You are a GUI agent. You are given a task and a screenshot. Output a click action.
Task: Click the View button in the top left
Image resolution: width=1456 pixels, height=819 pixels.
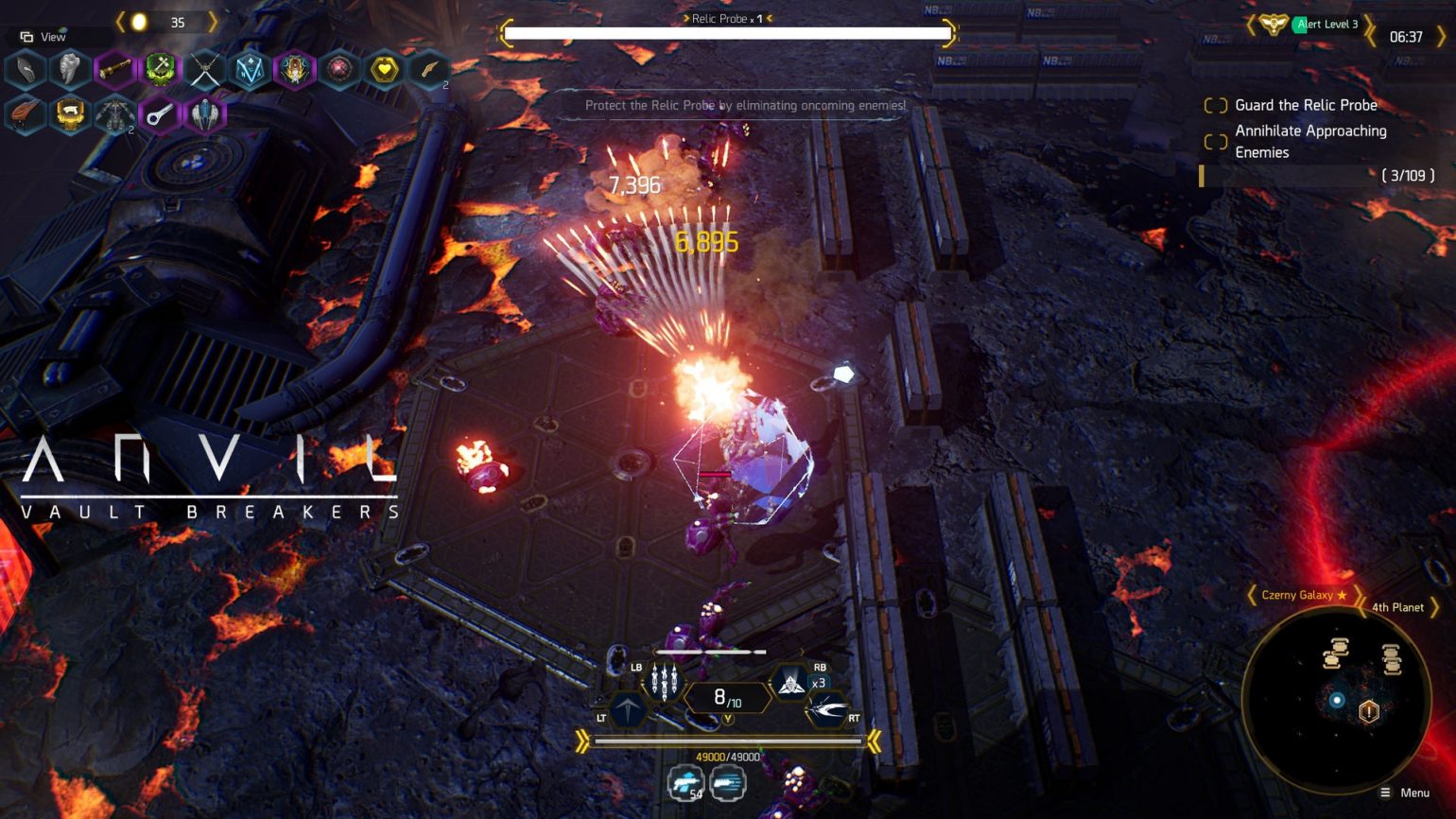pyautogui.click(x=44, y=36)
